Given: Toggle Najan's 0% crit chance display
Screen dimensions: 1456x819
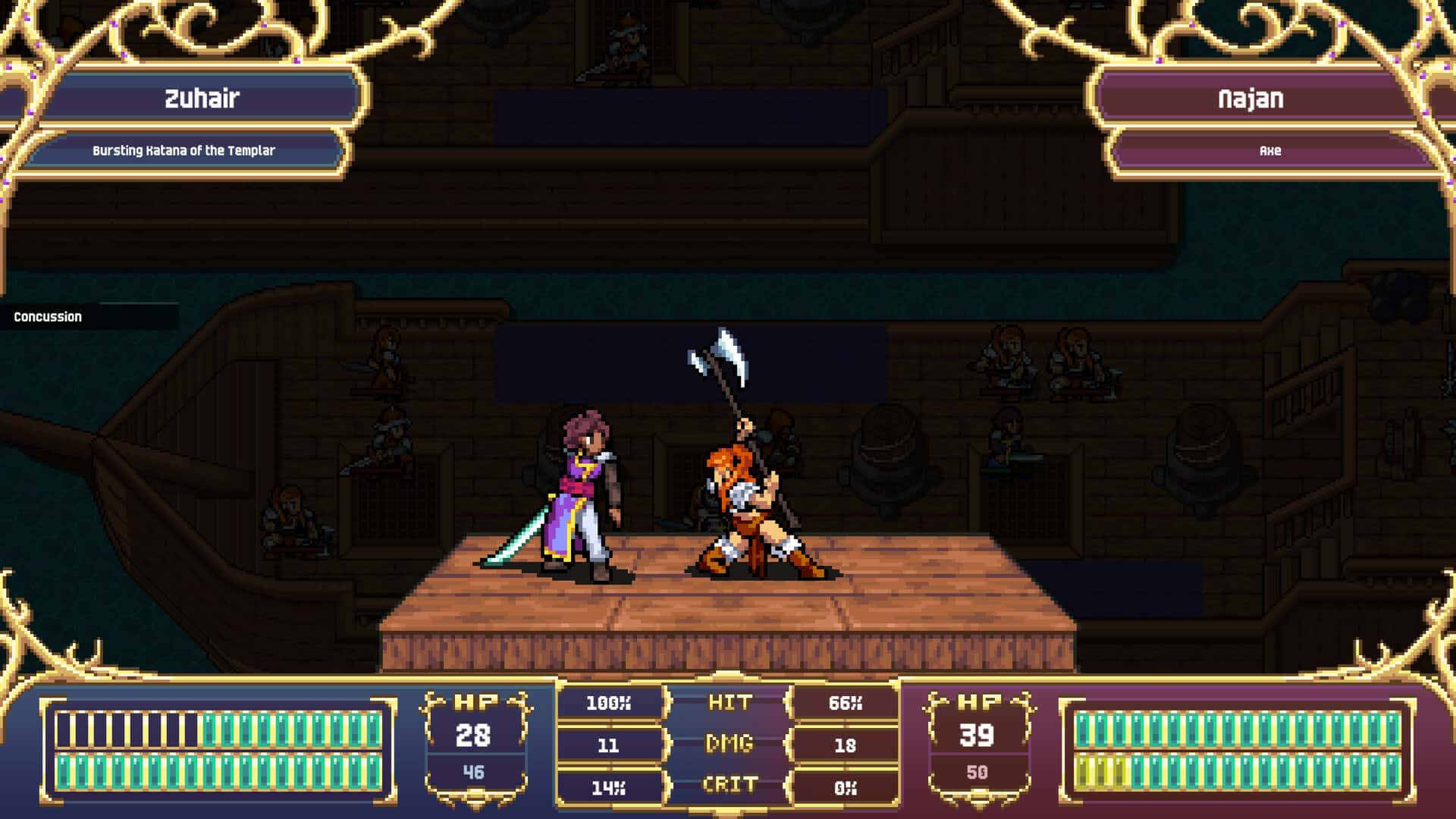Looking at the screenshot, I should [843, 786].
